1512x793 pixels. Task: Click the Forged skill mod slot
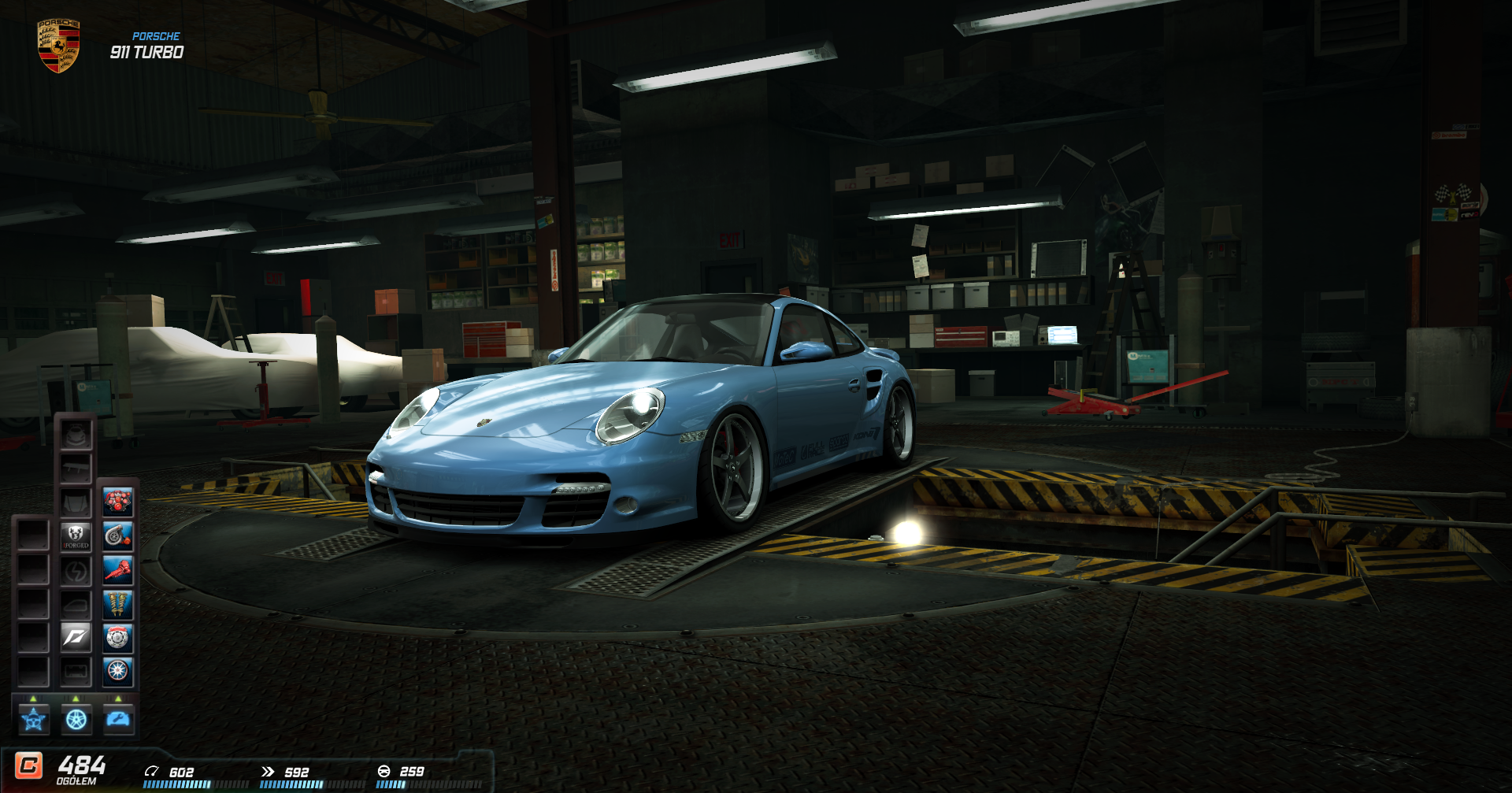click(76, 536)
